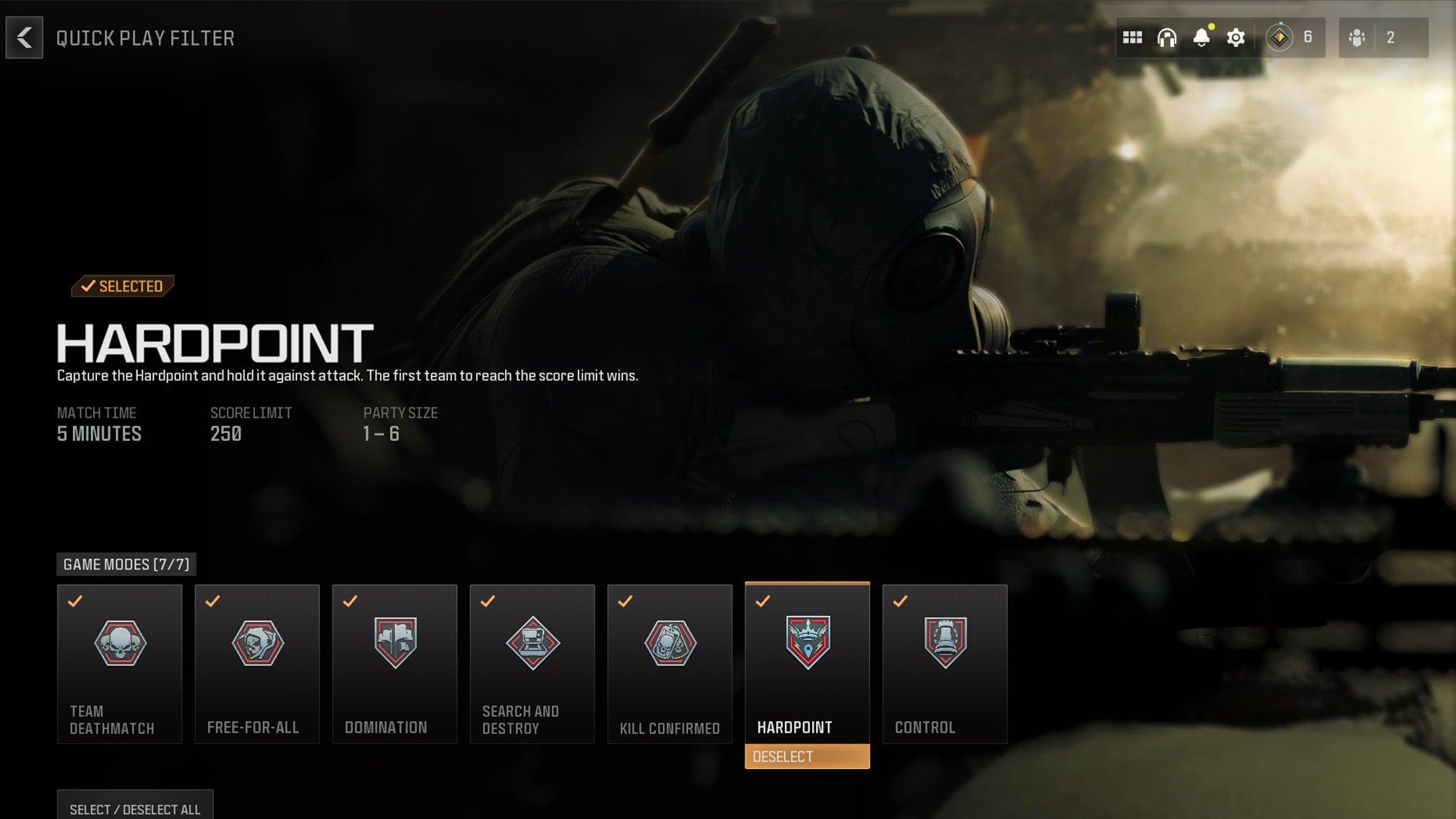Open the channels grid icon
The height and width of the screenshot is (819, 1456).
tap(1133, 36)
